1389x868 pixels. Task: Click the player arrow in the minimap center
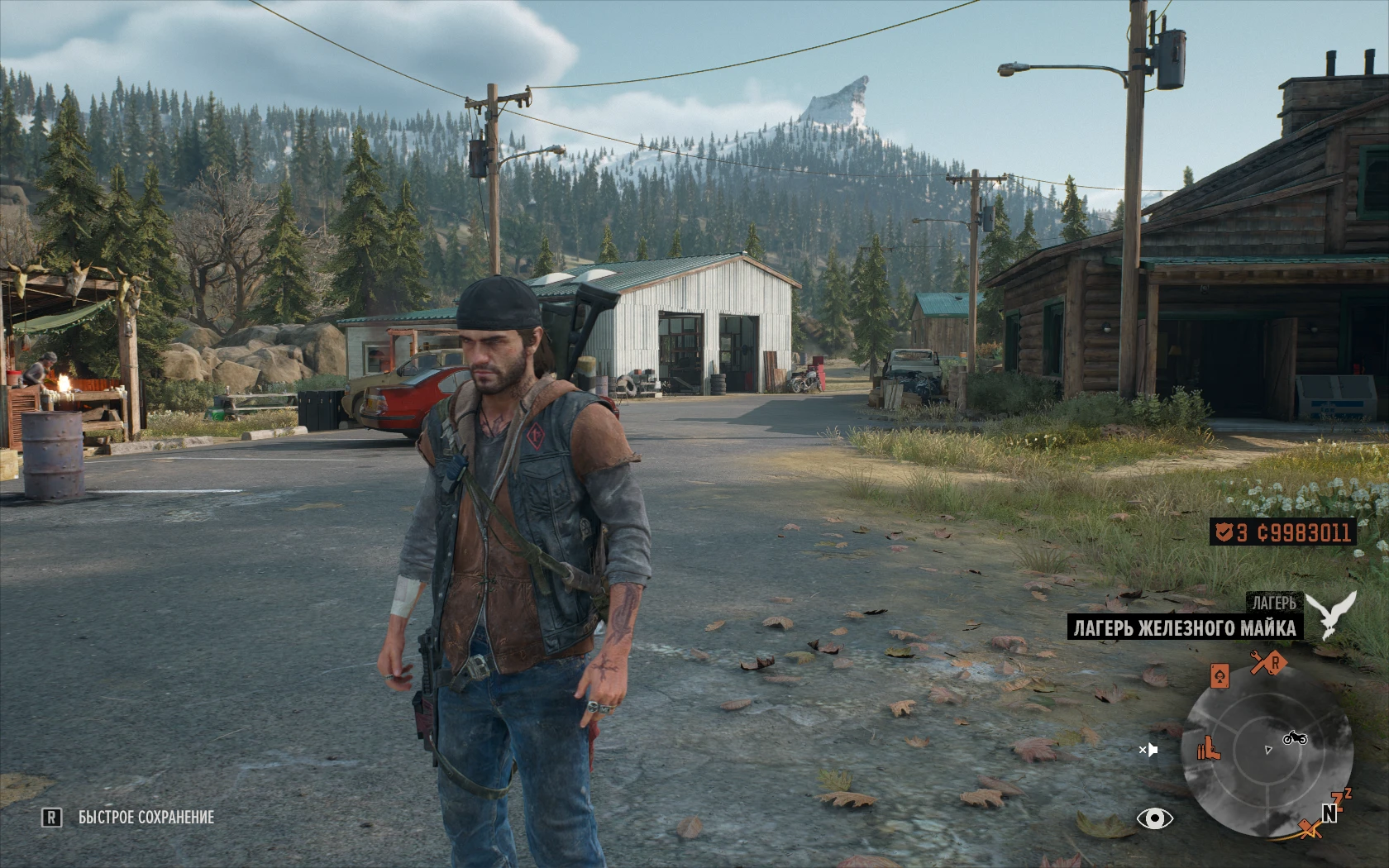1268,748
